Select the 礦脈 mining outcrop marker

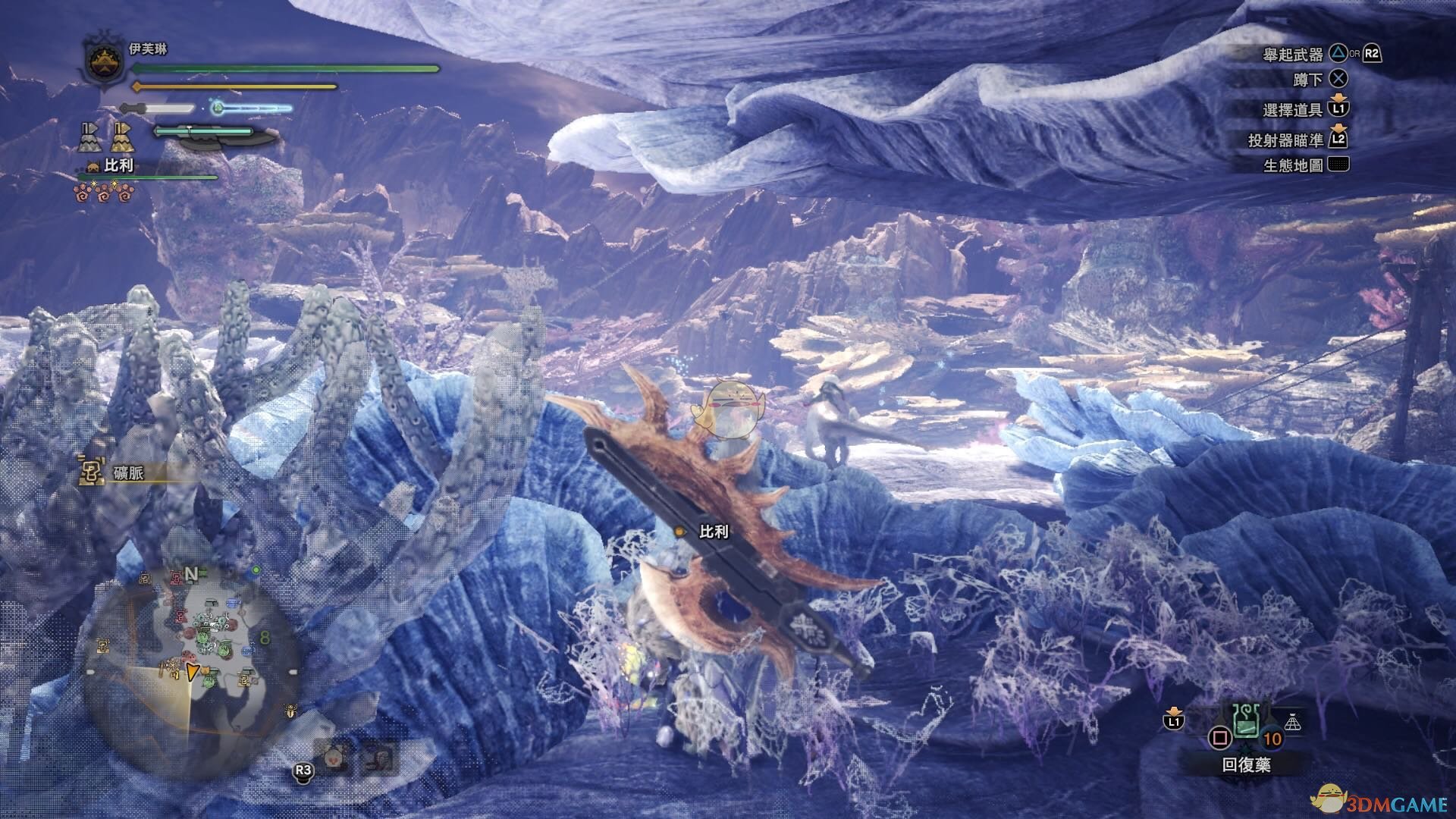coord(92,472)
